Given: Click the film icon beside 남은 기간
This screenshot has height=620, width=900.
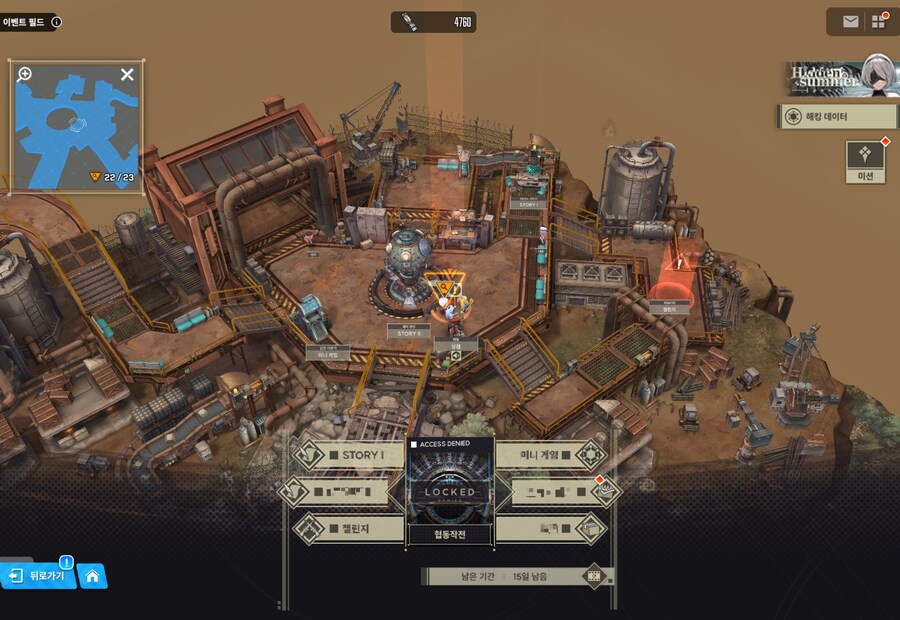Looking at the screenshot, I should point(595,576).
